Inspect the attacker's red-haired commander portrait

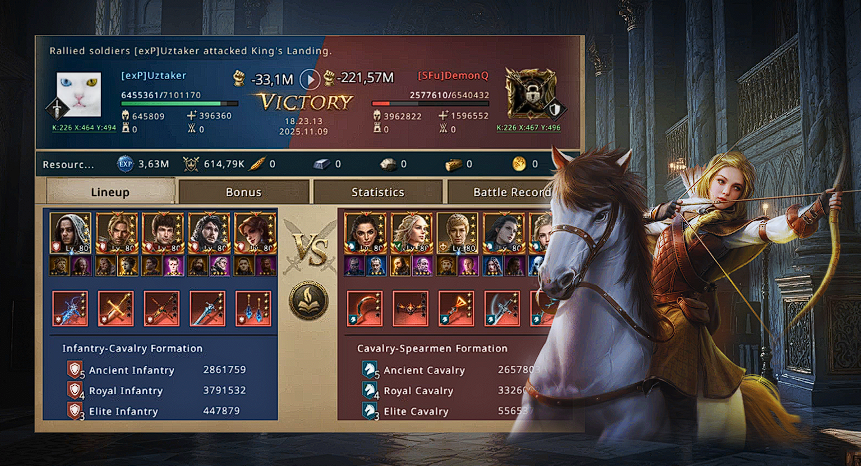pos(255,234)
